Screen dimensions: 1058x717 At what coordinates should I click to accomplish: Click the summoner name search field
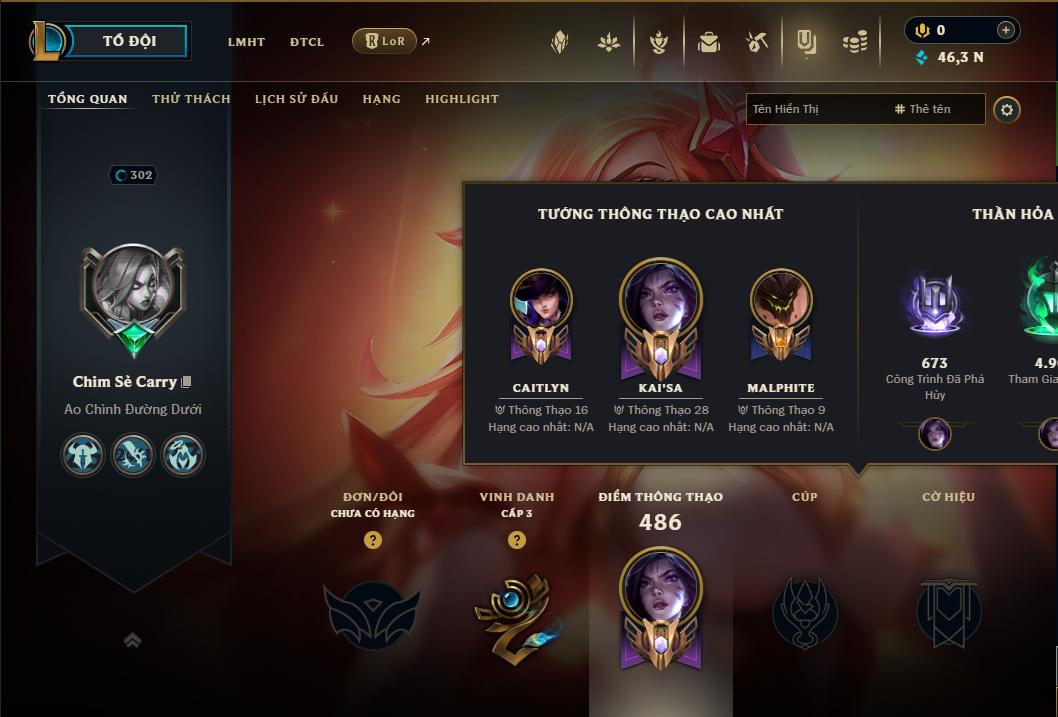pyautogui.click(x=815, y=109)
